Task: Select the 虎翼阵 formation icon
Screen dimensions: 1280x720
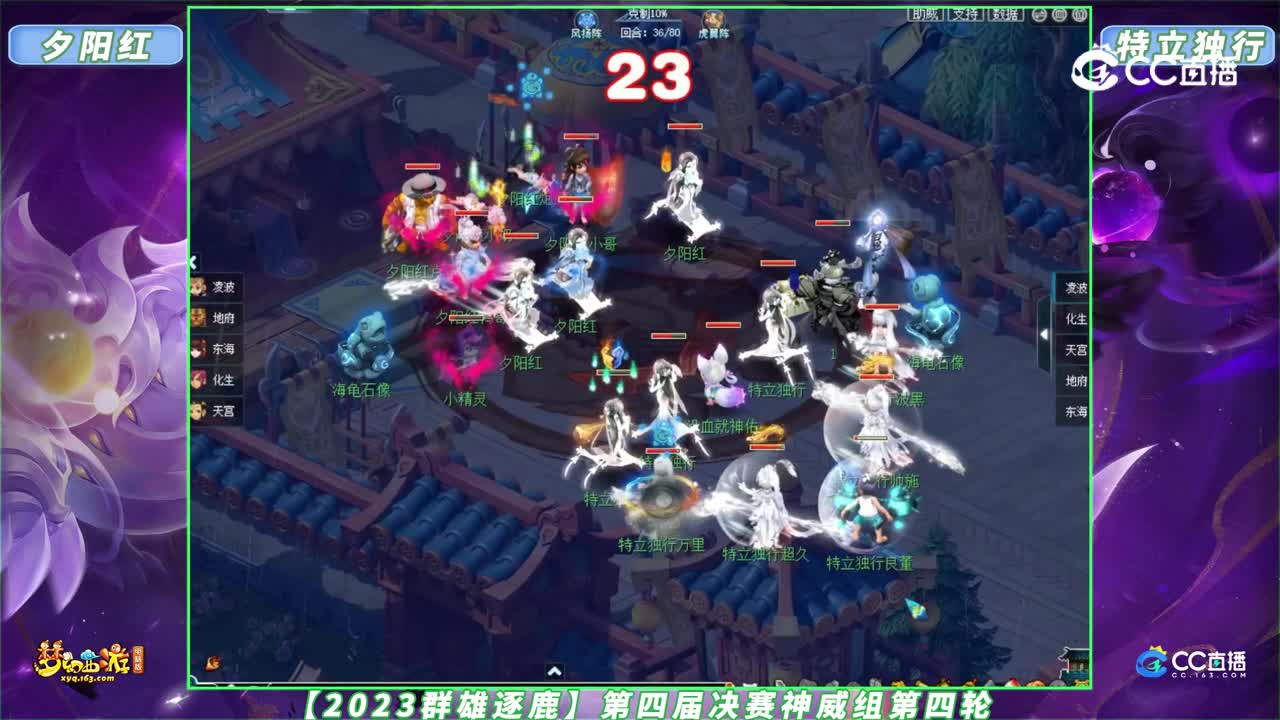Action: point(713,18)
